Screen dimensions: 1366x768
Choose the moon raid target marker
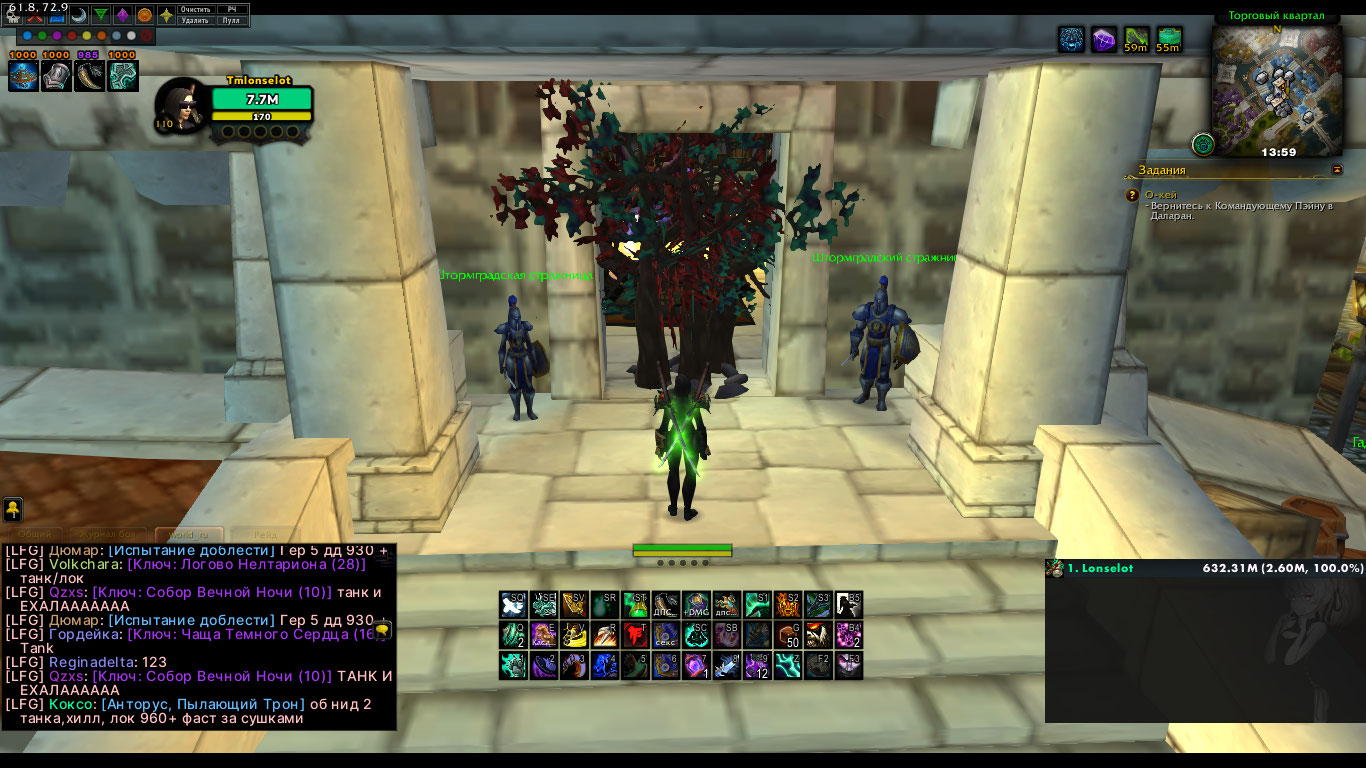click(x=78, y=15)
